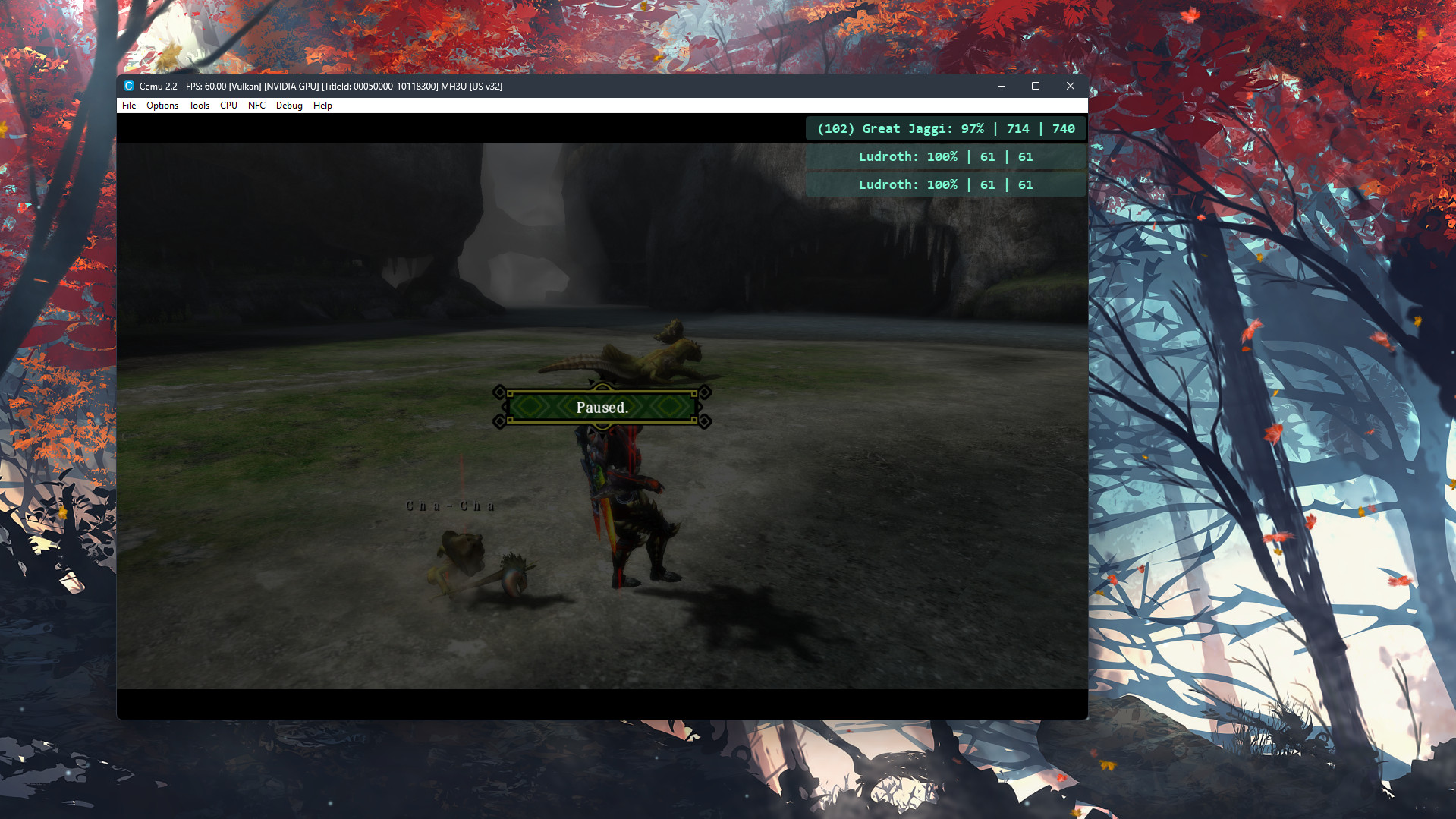Click the Great Jaggi 97% health readout

tap(973, 128)
